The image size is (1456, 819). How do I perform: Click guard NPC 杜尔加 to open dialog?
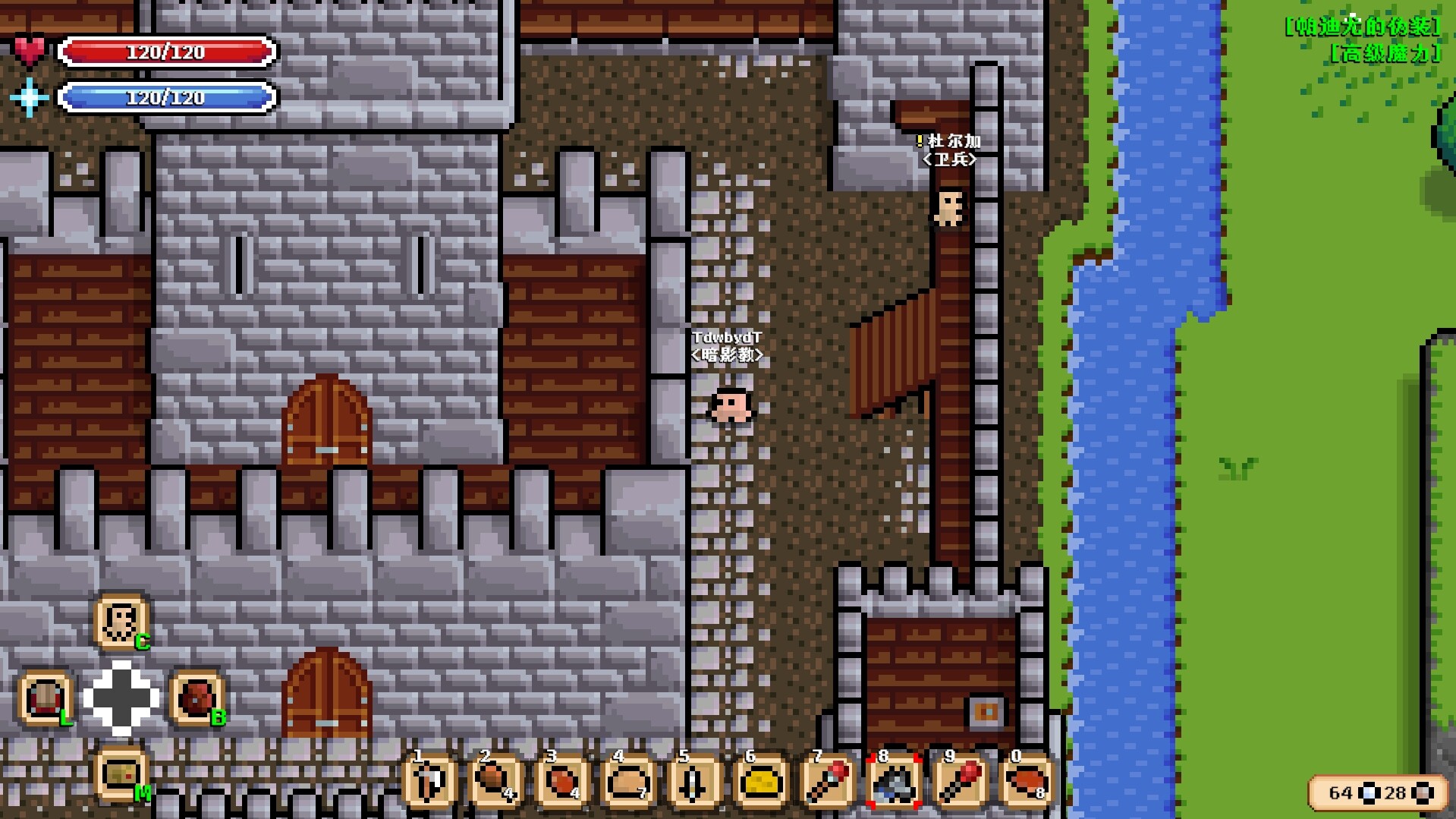tap(949, 210)
